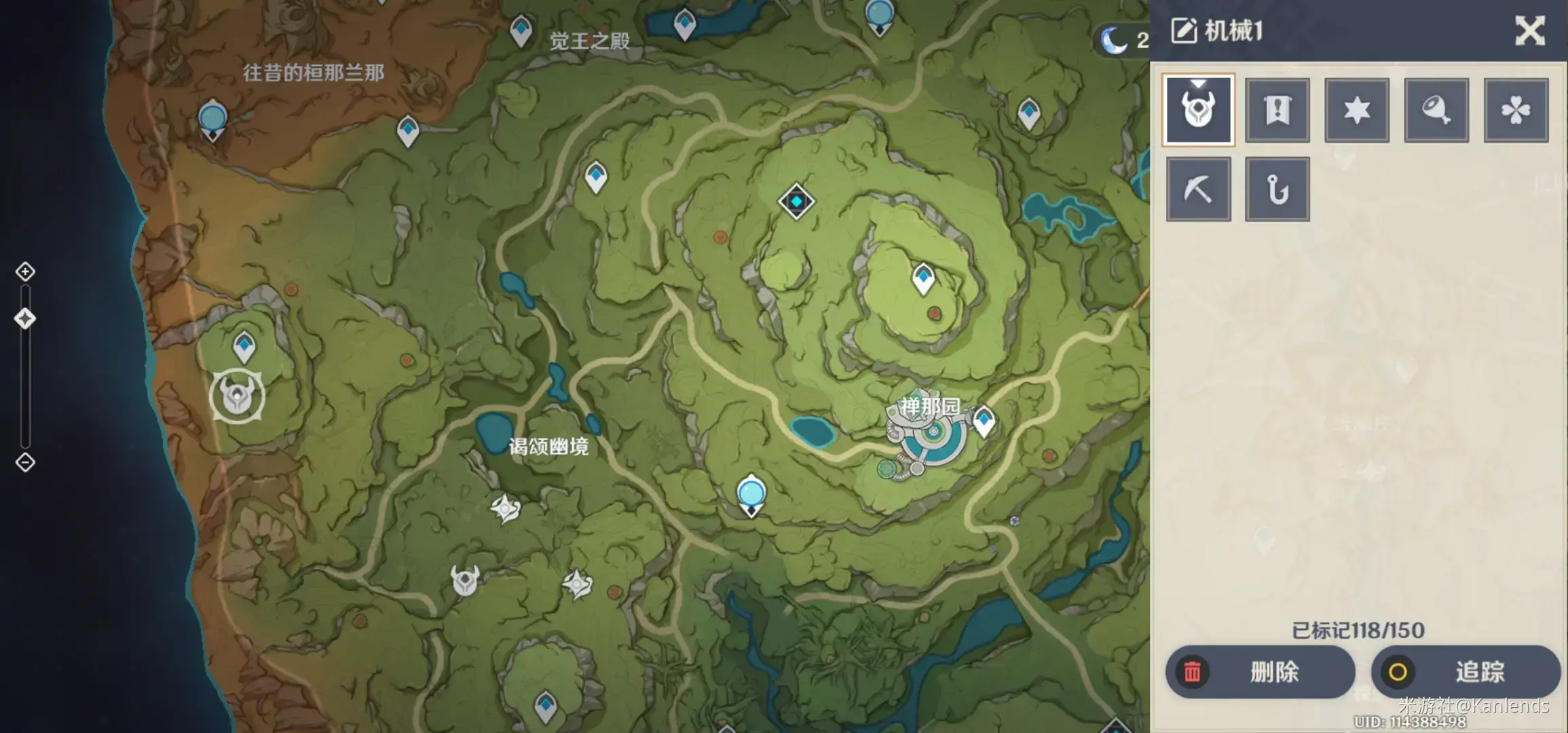Click the pencil edit icon beside 机械1
1568x733 pixels.
click(1182, 31)
